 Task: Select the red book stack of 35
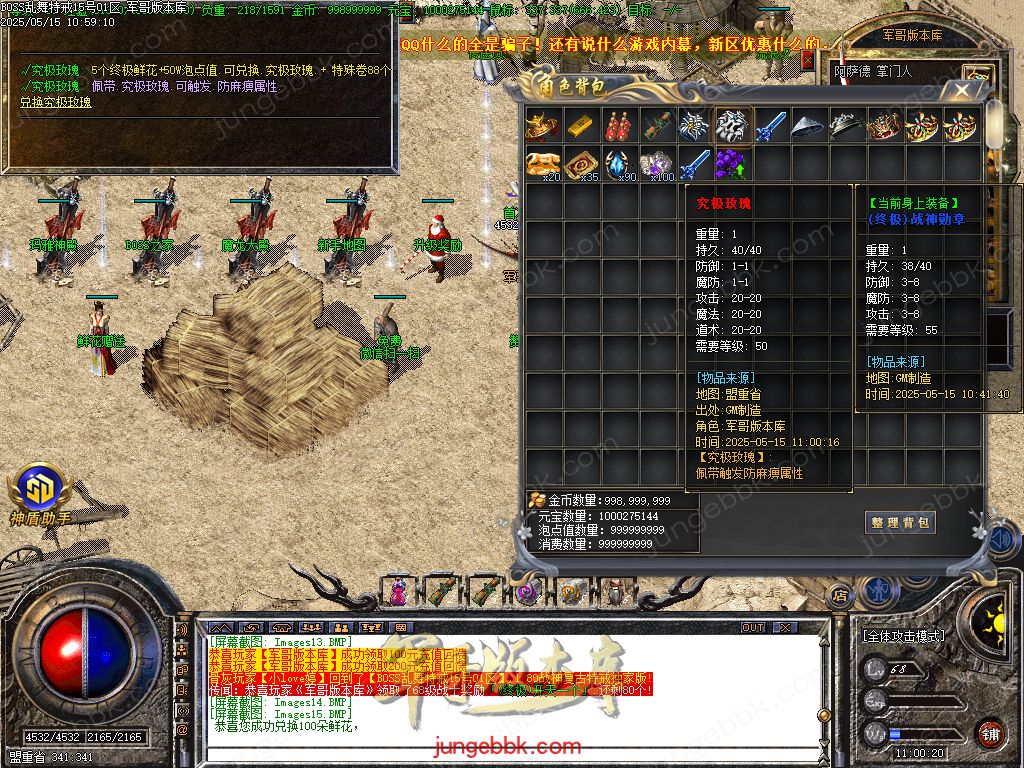tap(581, 164)
